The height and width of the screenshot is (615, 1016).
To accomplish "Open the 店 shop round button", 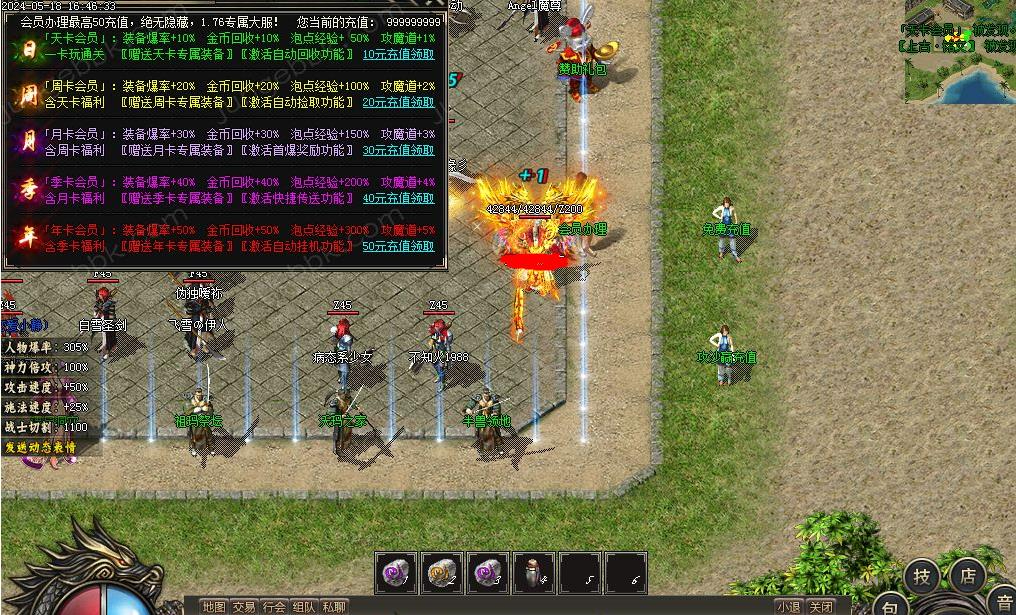I will 967,576.
